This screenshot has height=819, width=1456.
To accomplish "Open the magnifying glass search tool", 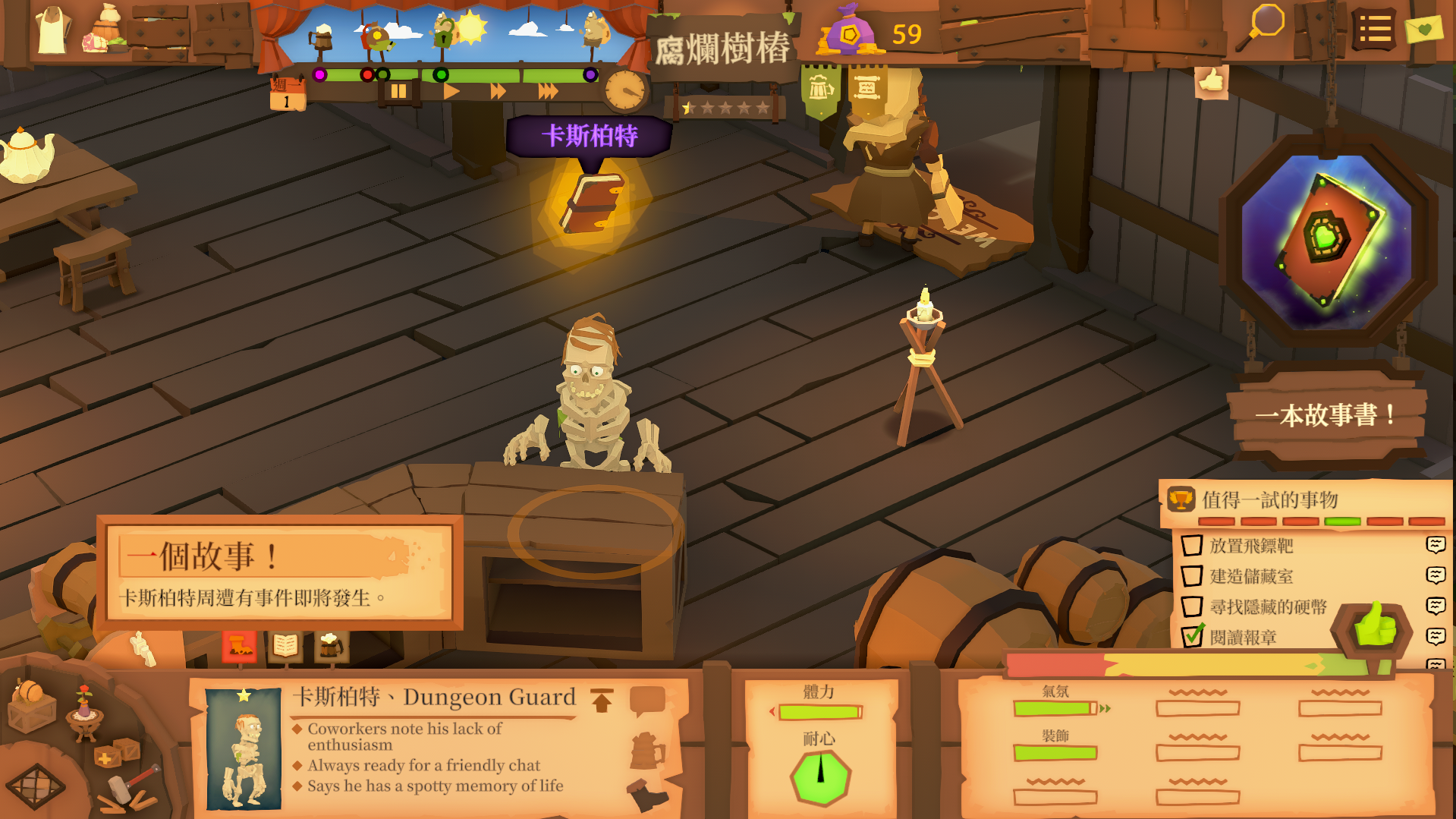I will (1263, 28).
